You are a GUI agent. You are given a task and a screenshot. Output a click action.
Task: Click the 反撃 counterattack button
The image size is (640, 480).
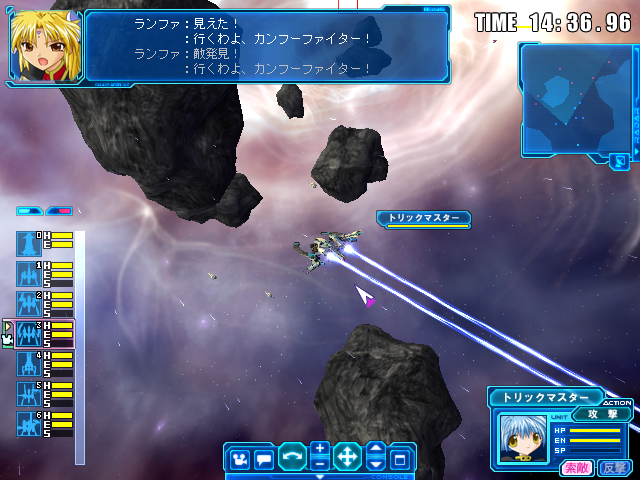click(613, 467)
